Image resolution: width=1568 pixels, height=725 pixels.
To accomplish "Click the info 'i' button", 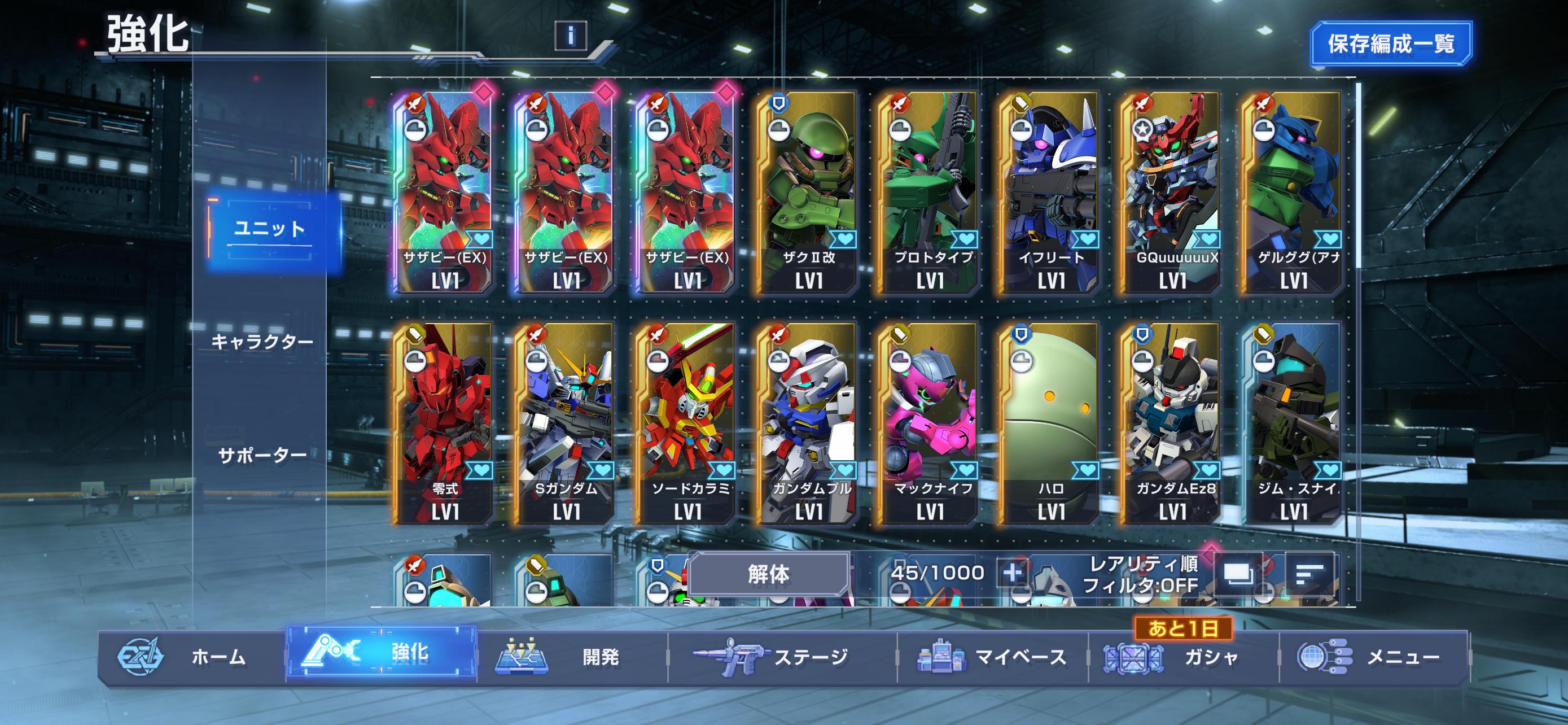I will click(x=570, y=36).
